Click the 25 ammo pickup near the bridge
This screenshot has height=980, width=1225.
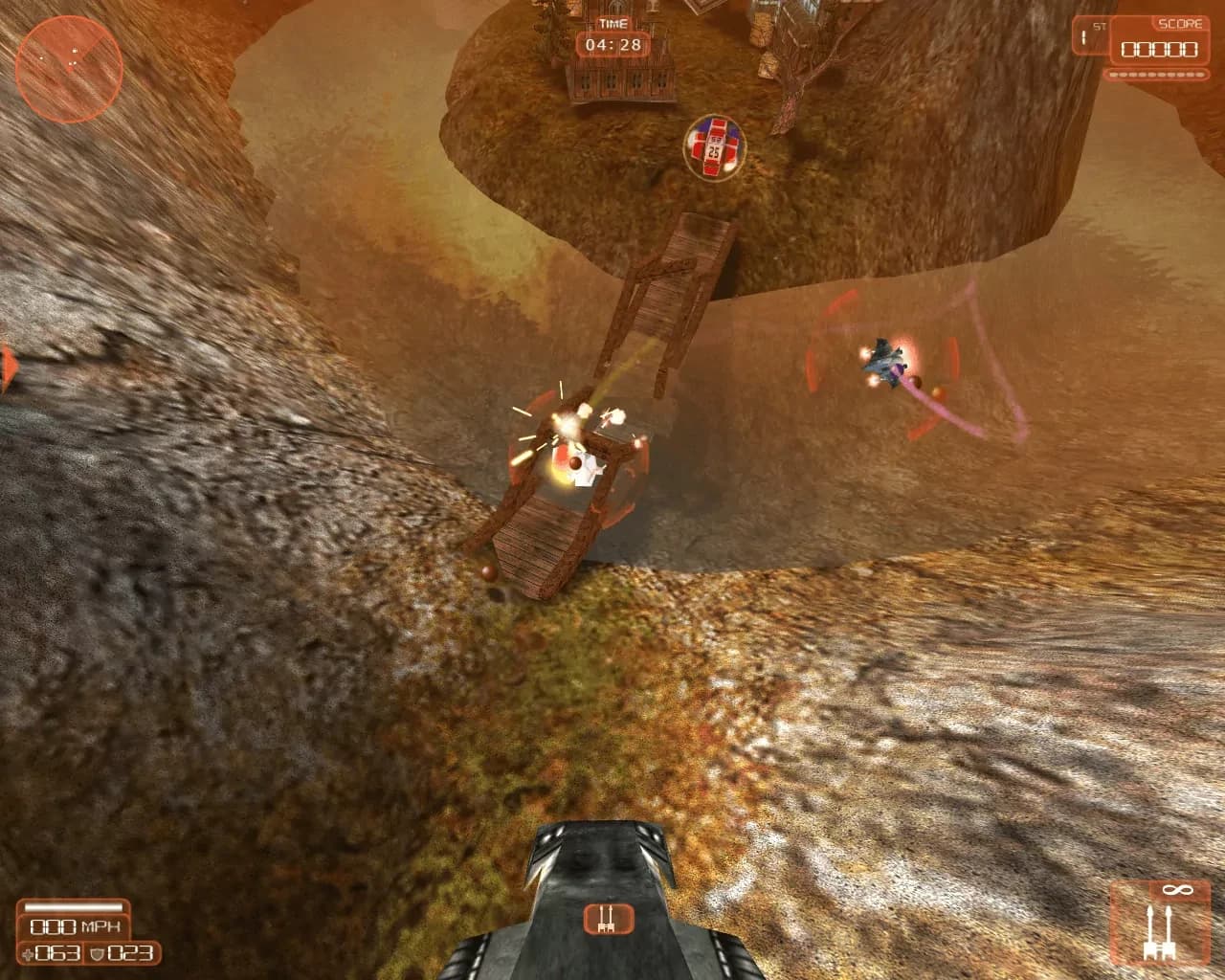[x=714, y=147]
